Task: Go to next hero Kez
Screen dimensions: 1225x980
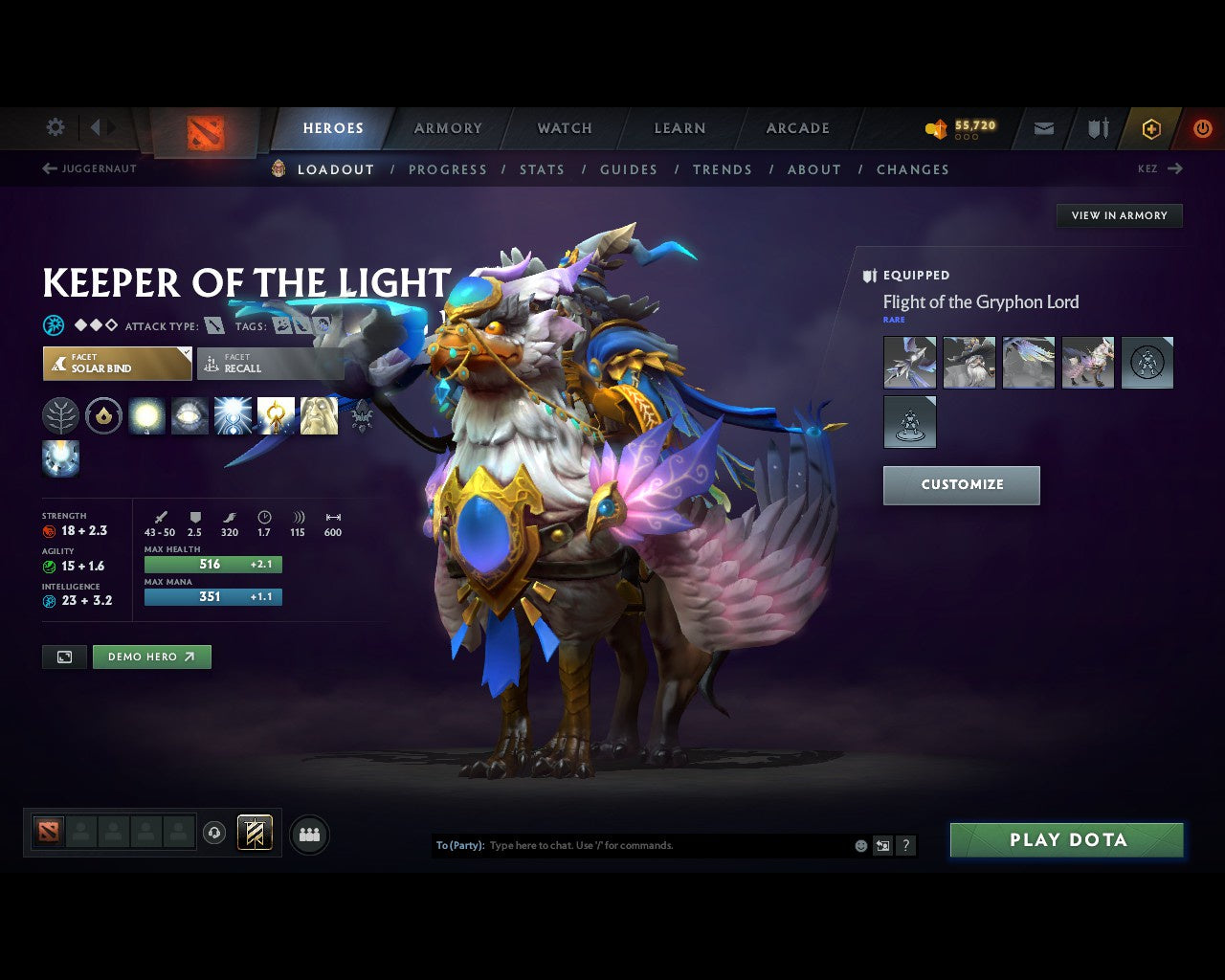Action: [1160, 168]
